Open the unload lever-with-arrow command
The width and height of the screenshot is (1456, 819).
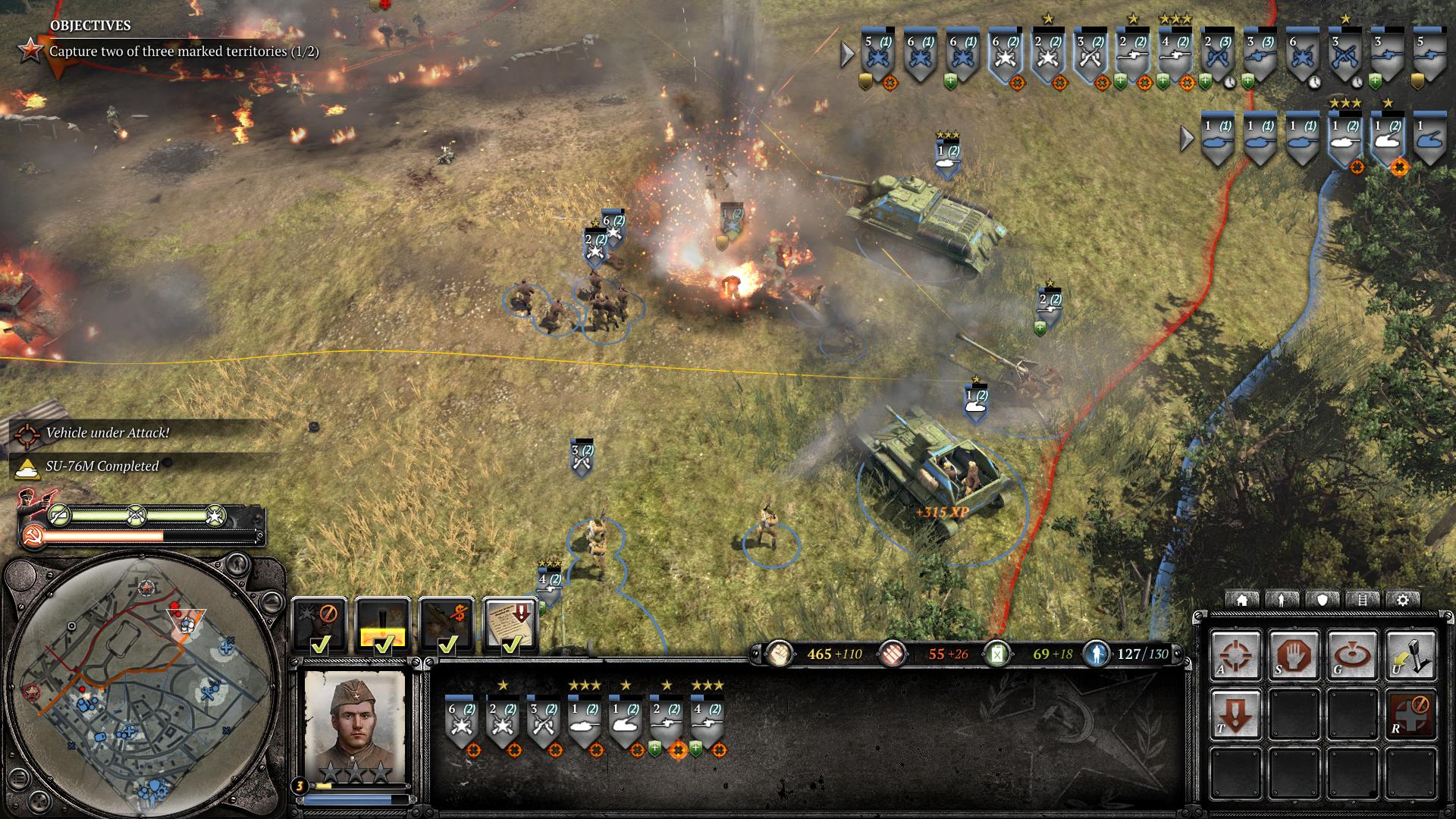(1411, 655)
